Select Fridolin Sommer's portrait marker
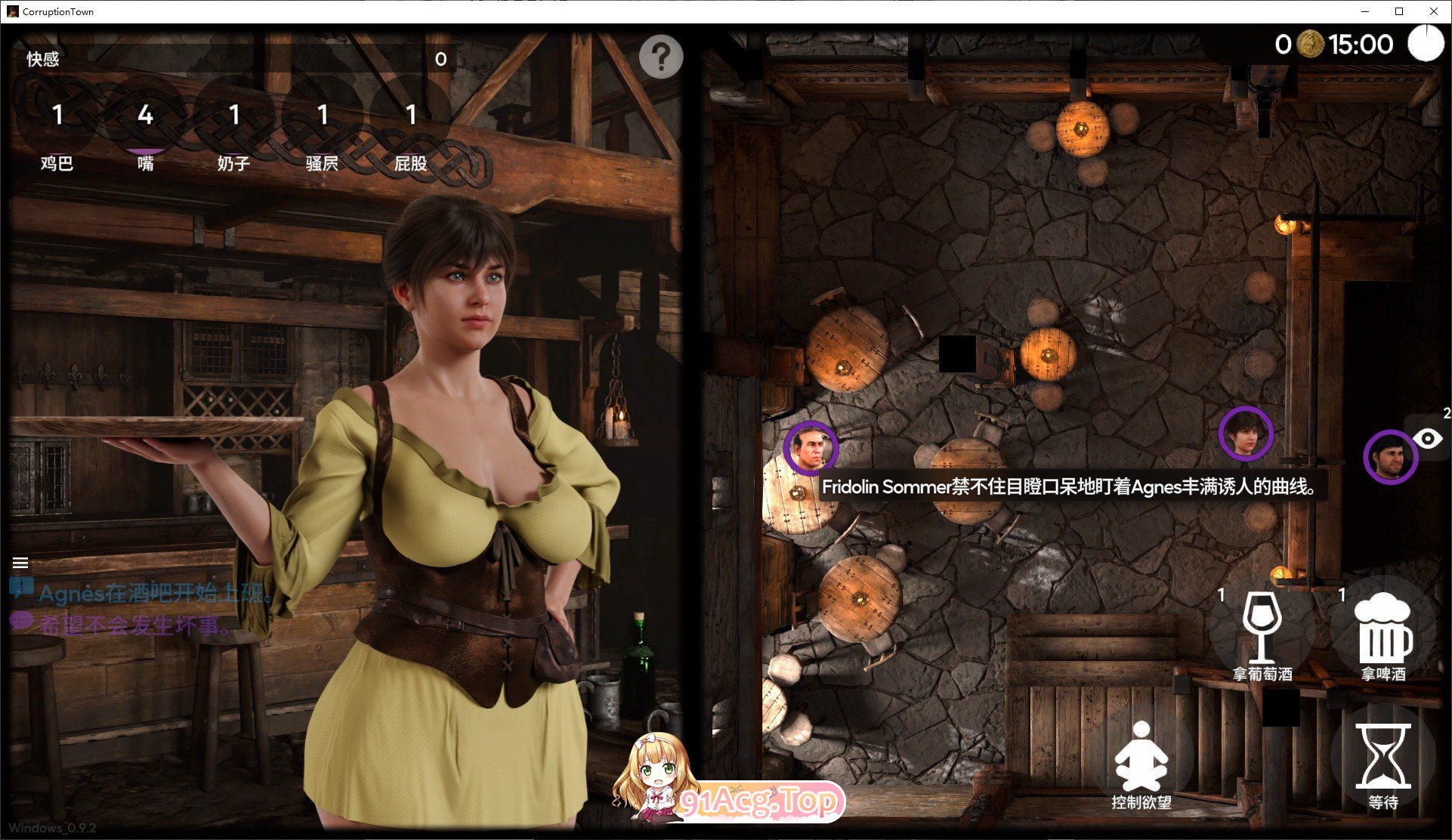 pos(811,447)
